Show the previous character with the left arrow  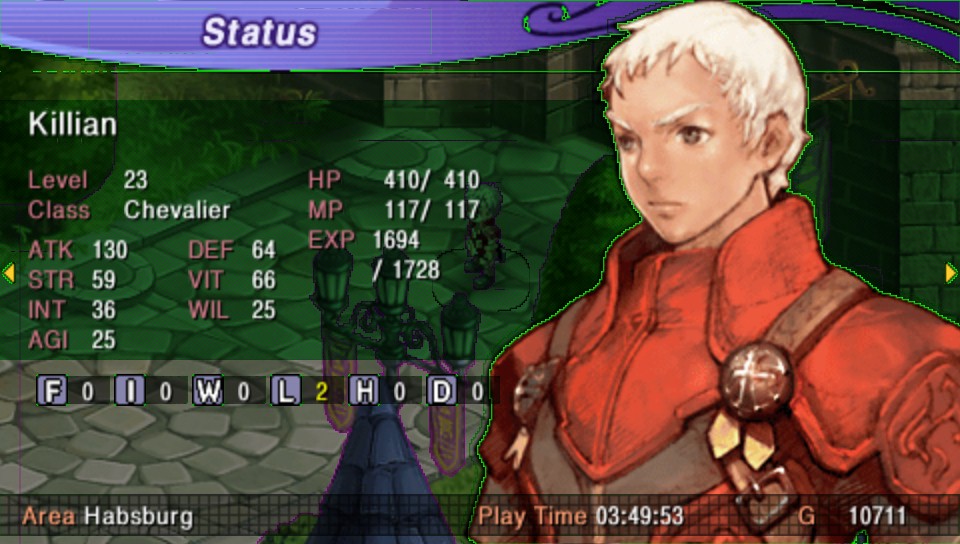tap(8, 272)
